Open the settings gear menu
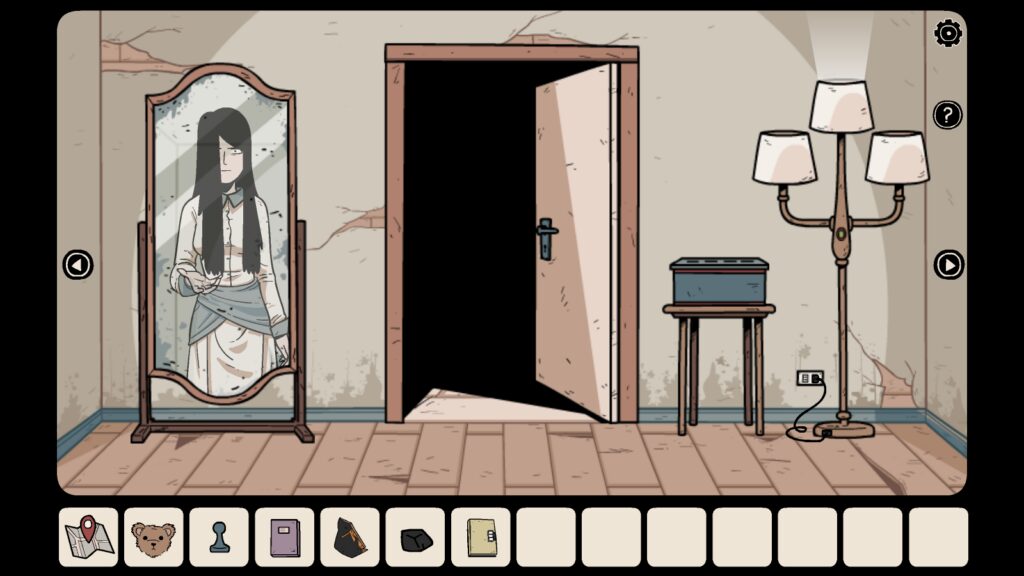Image resolution: width=1024 pixels, height=576 pixels. 948,34
